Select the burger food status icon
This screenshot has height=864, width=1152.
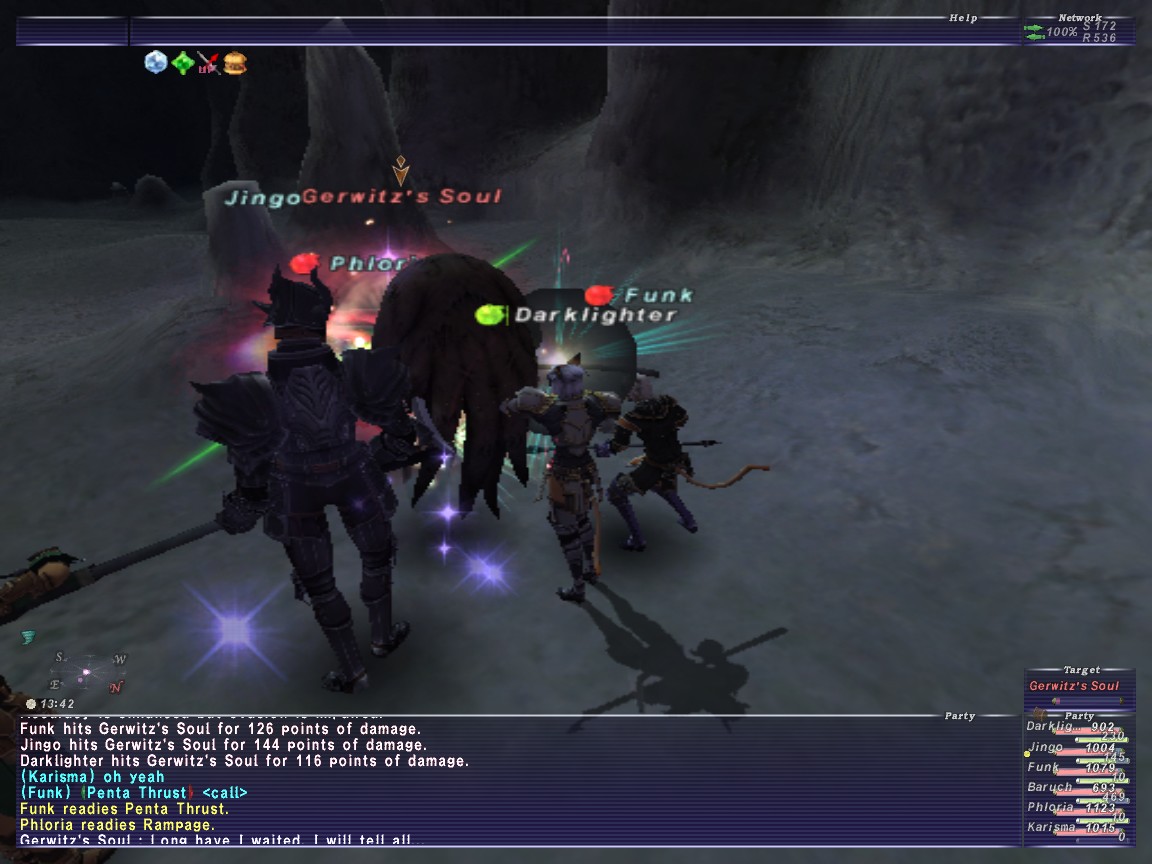235,64
